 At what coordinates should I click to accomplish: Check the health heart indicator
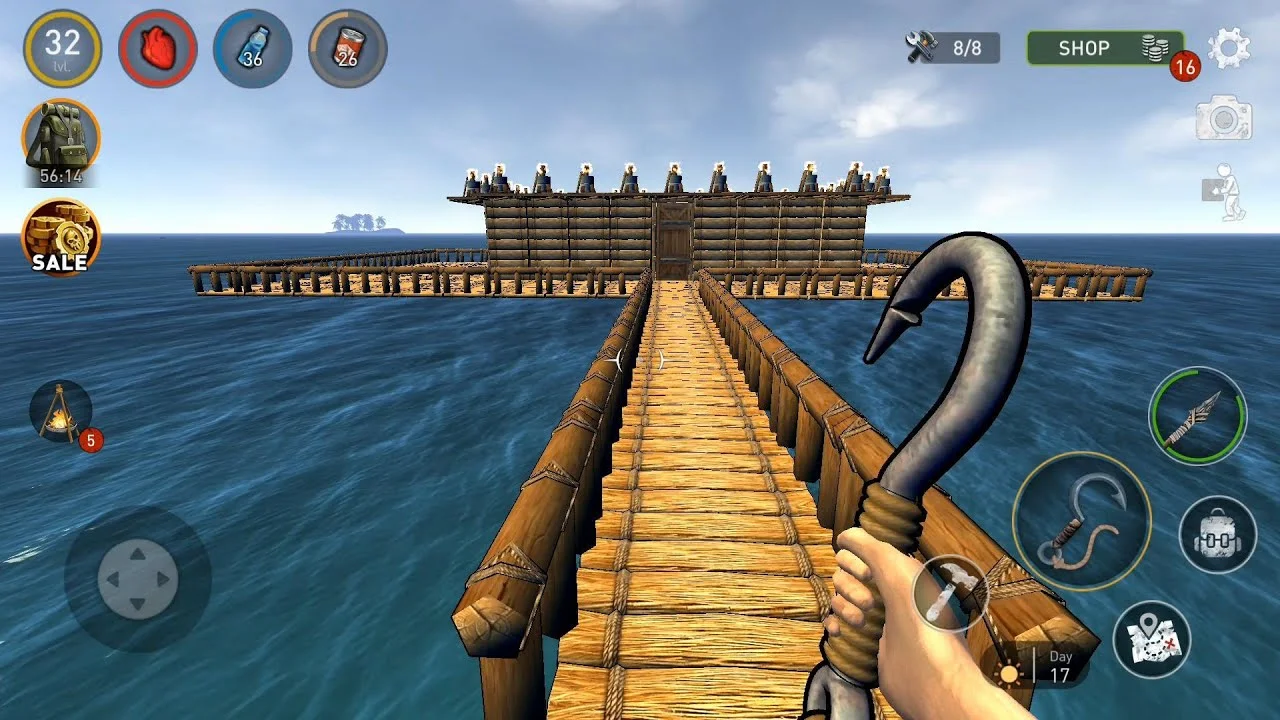157,49
